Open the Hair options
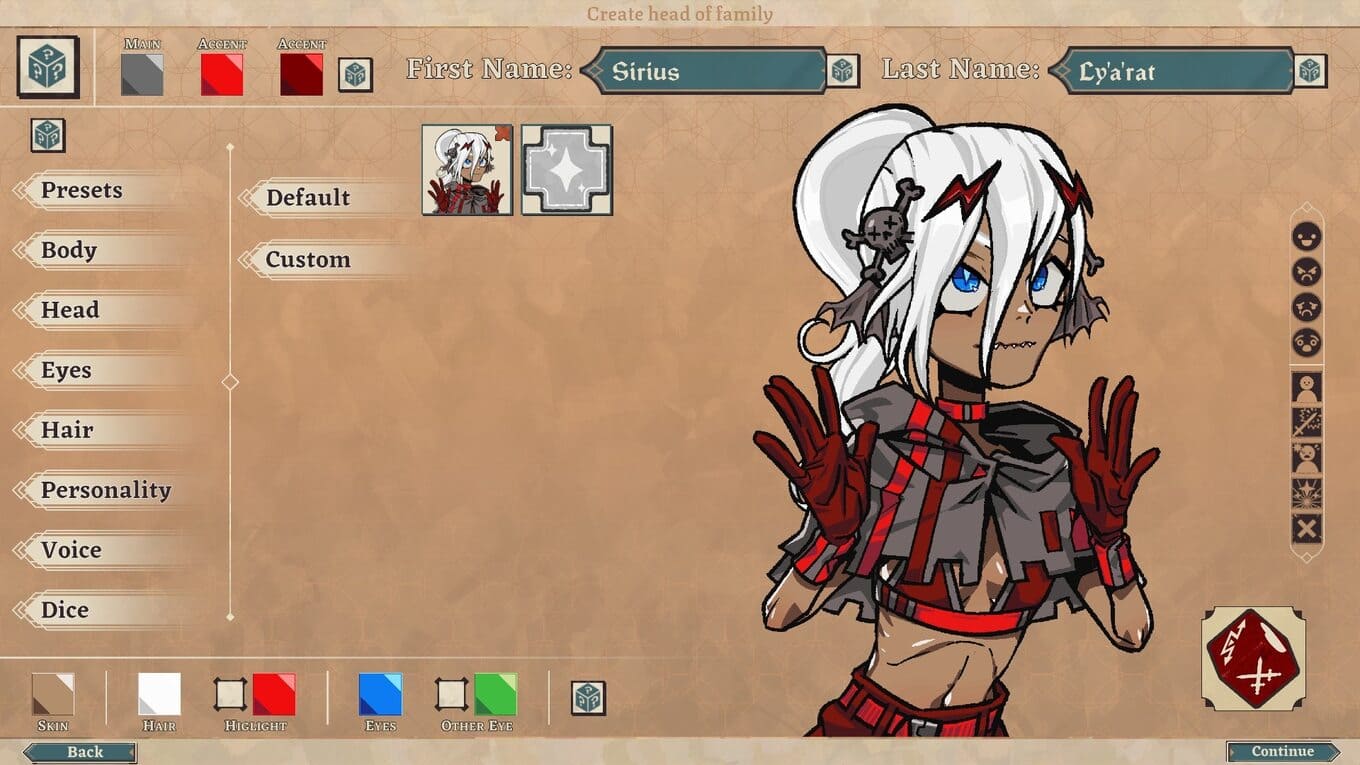Image resolution: width=1360 pixels, height=765 pixels. [x=67, y=430]
